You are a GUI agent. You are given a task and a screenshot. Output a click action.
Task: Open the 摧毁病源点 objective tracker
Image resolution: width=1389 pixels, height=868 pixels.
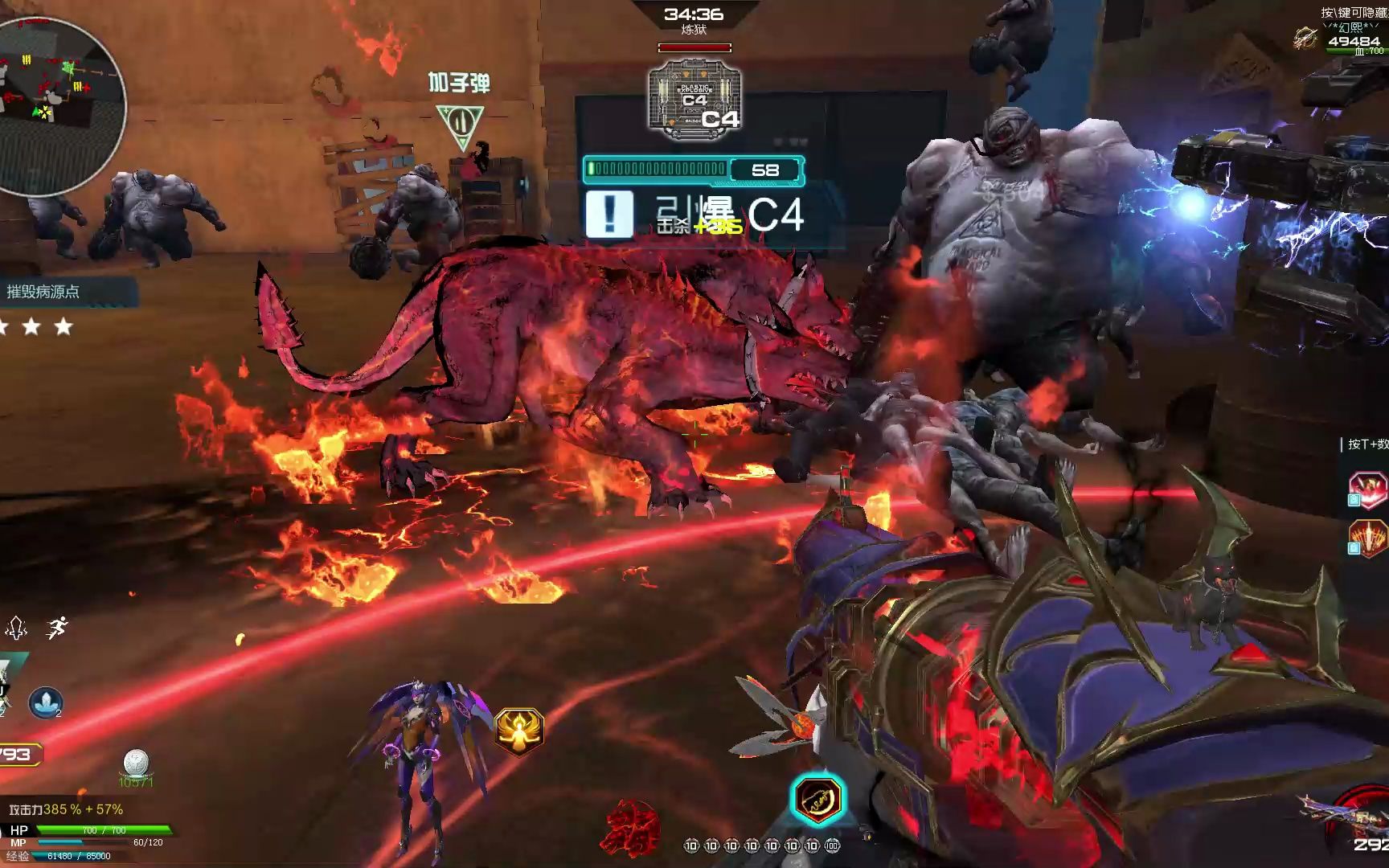tap(45, 292)
